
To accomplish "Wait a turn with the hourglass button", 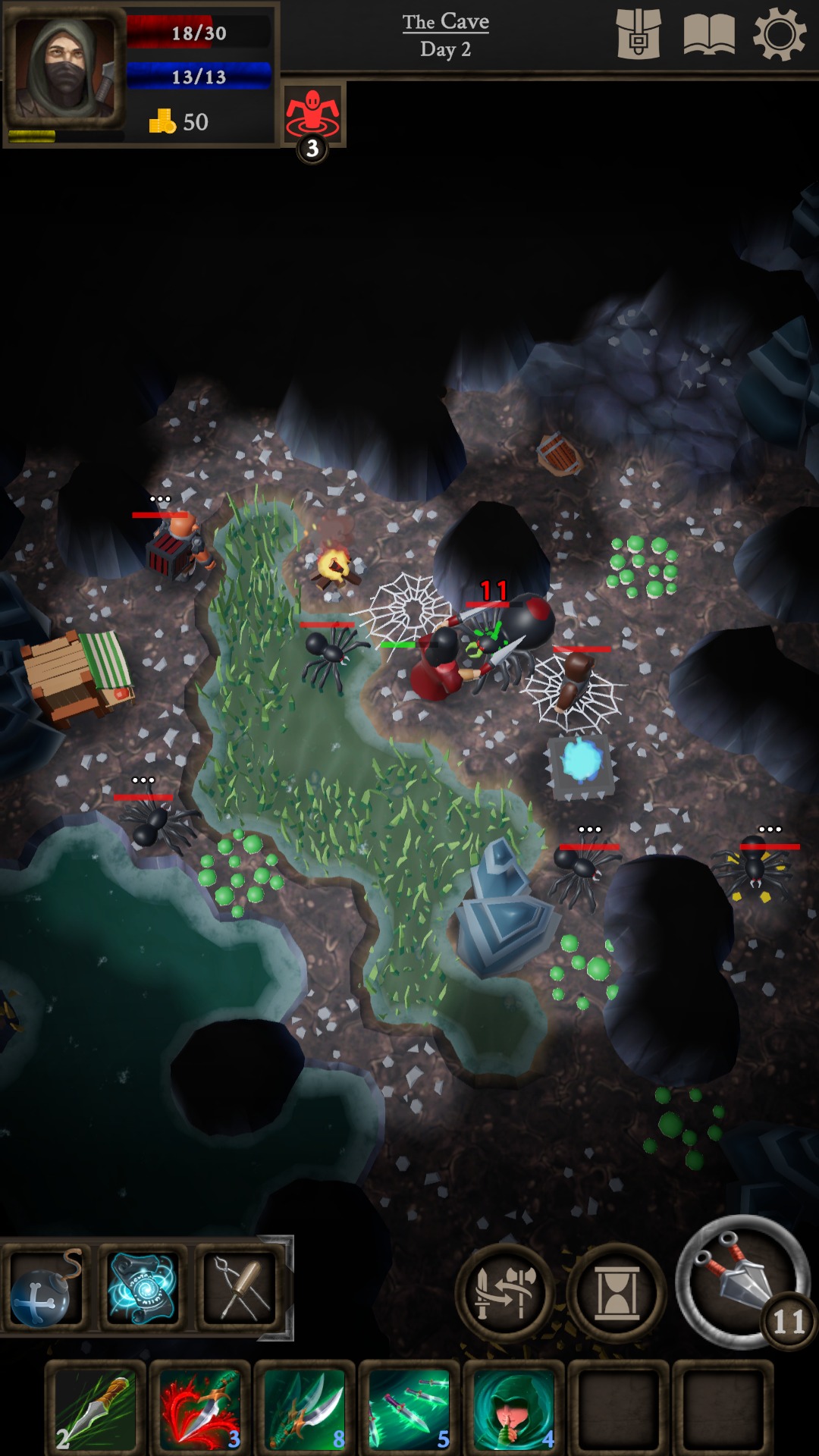I will [x=616, y=1293].
